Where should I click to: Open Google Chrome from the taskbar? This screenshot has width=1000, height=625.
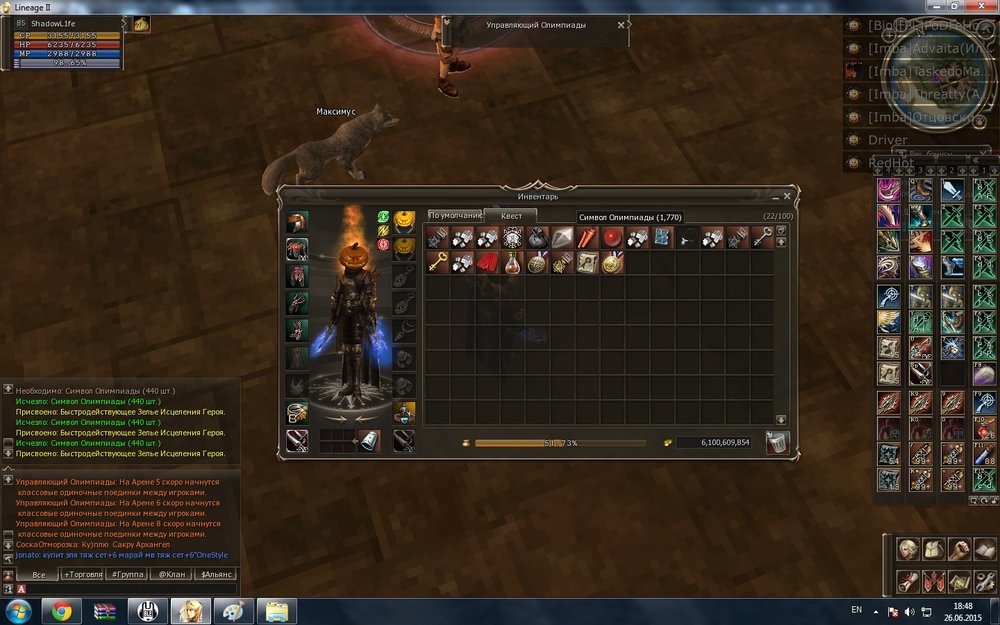tap(62, 611)
